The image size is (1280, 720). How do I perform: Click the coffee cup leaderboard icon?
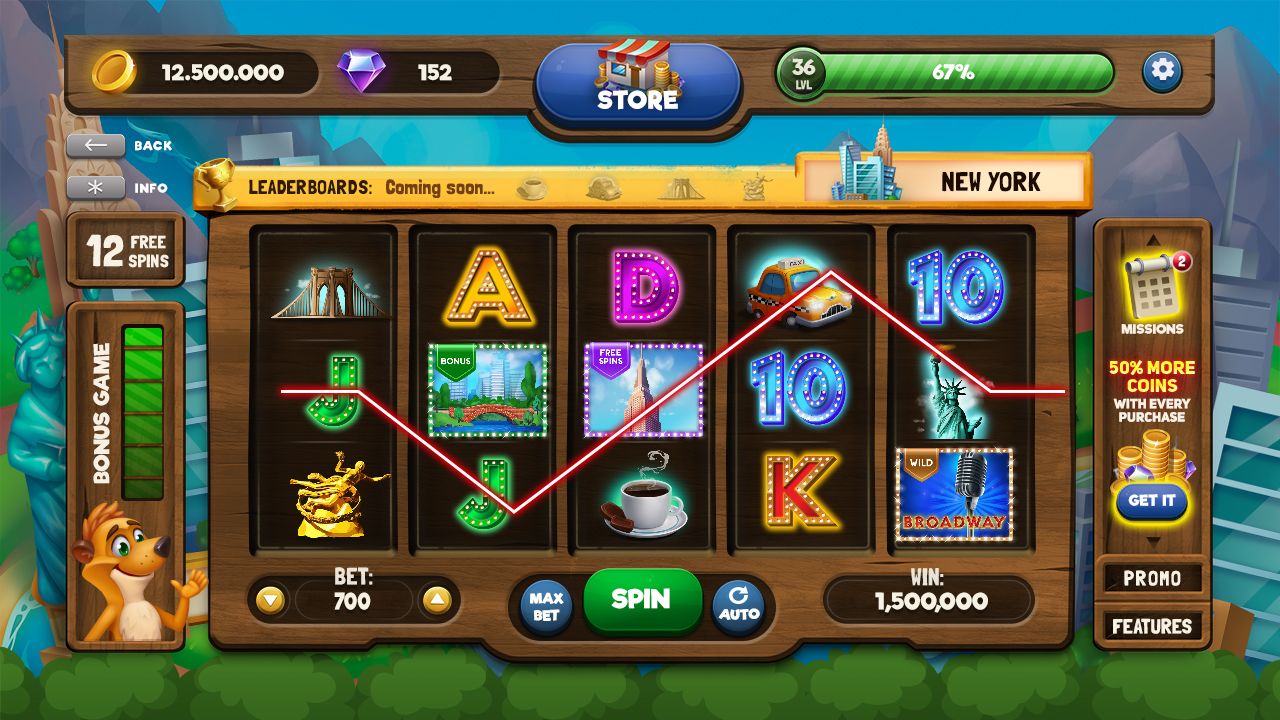(x=531, y=186)
